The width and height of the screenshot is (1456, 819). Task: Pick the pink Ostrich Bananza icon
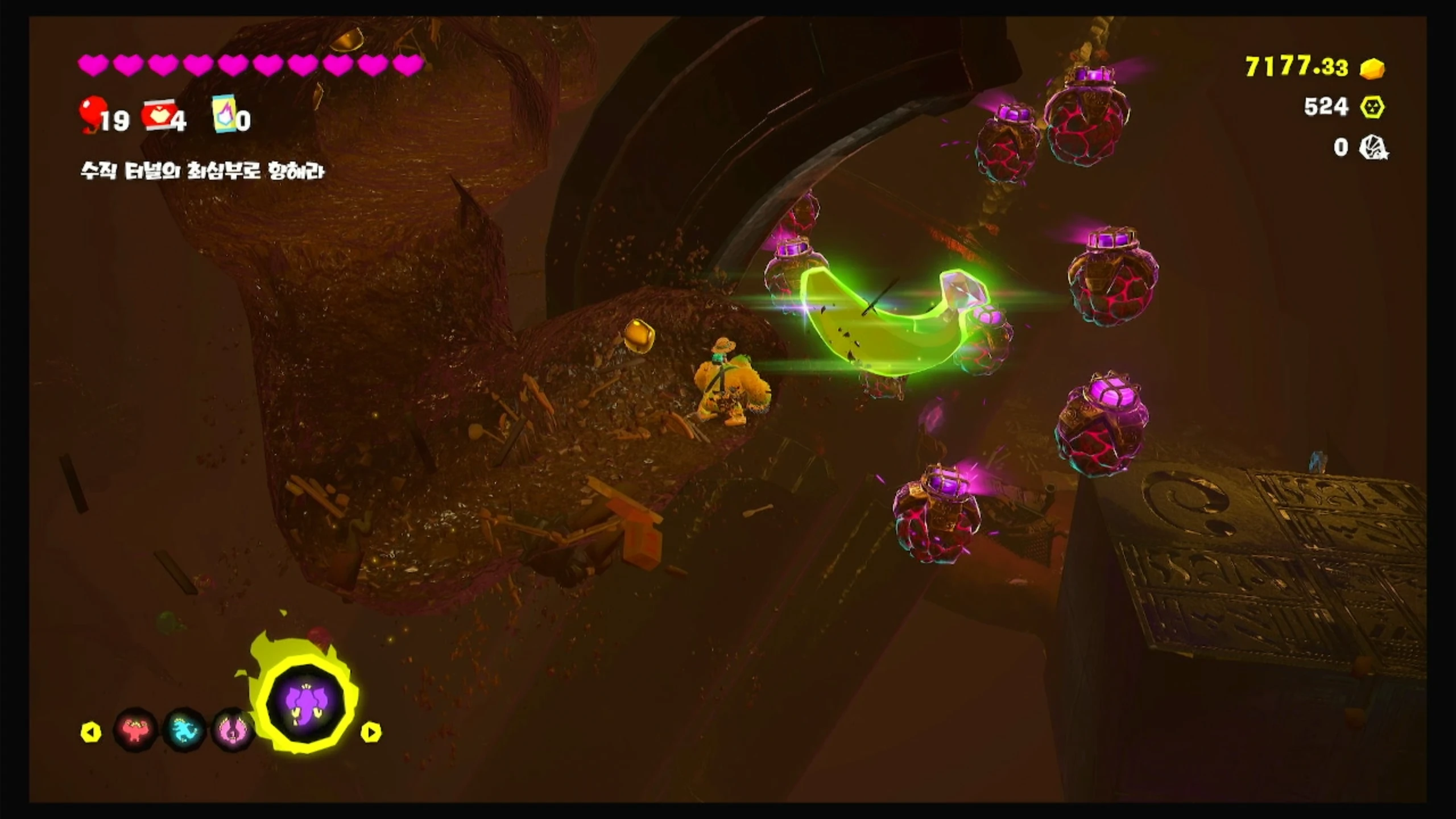[x=232, y=730]
